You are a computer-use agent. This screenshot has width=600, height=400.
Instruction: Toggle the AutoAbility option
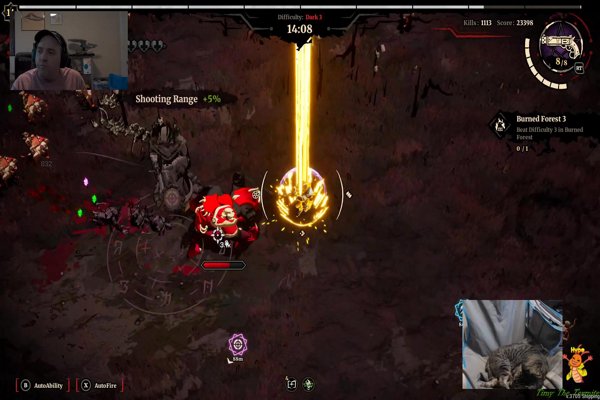(40, 385)
